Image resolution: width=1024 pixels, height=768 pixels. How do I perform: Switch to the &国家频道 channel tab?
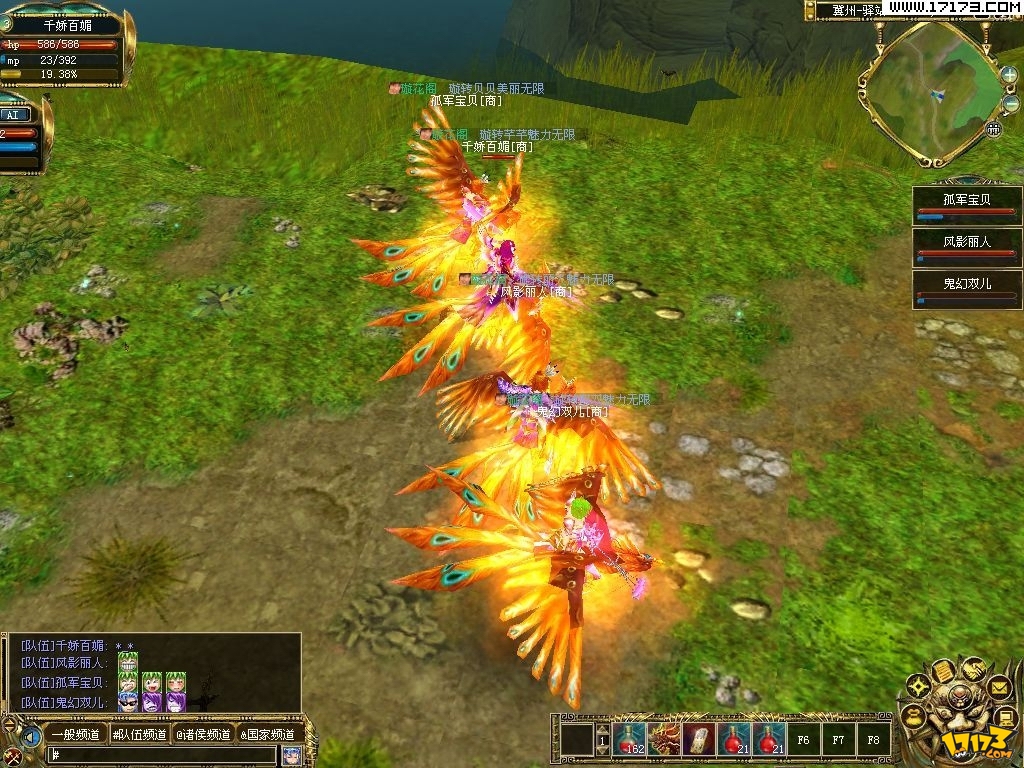pos(267,735)
